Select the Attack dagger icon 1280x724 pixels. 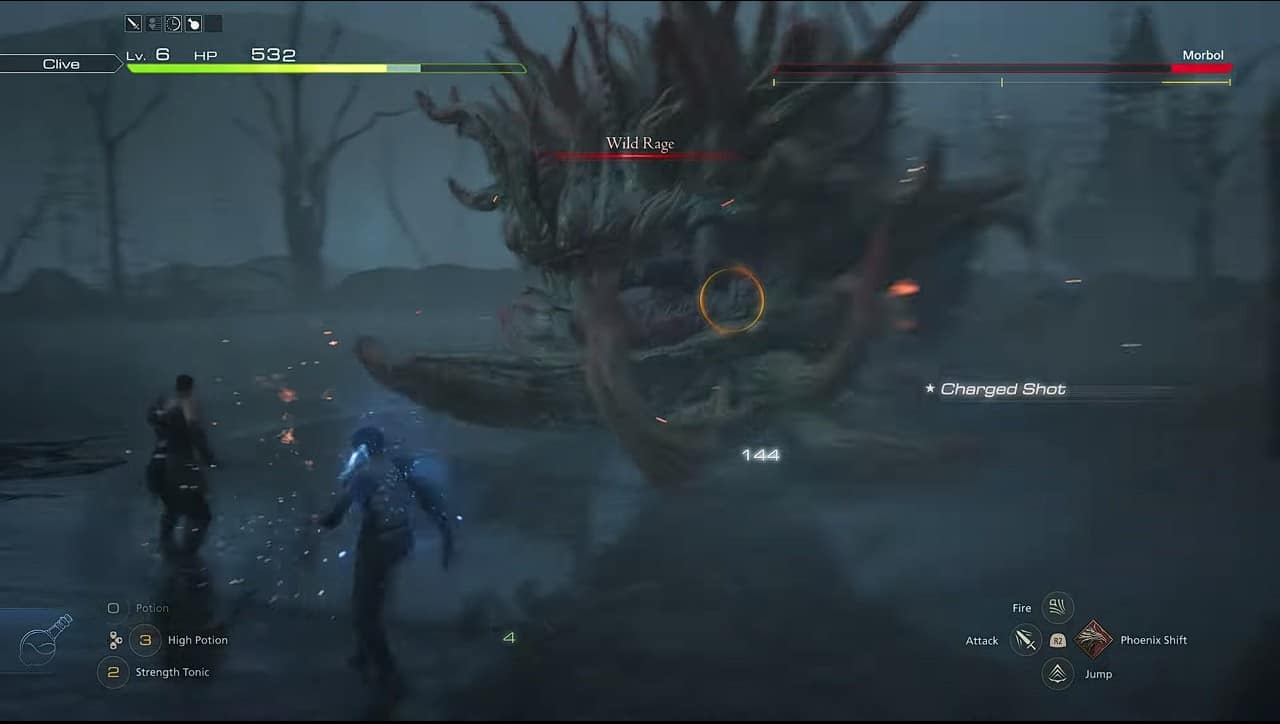pyautogui.click(x=1025, y=640)
